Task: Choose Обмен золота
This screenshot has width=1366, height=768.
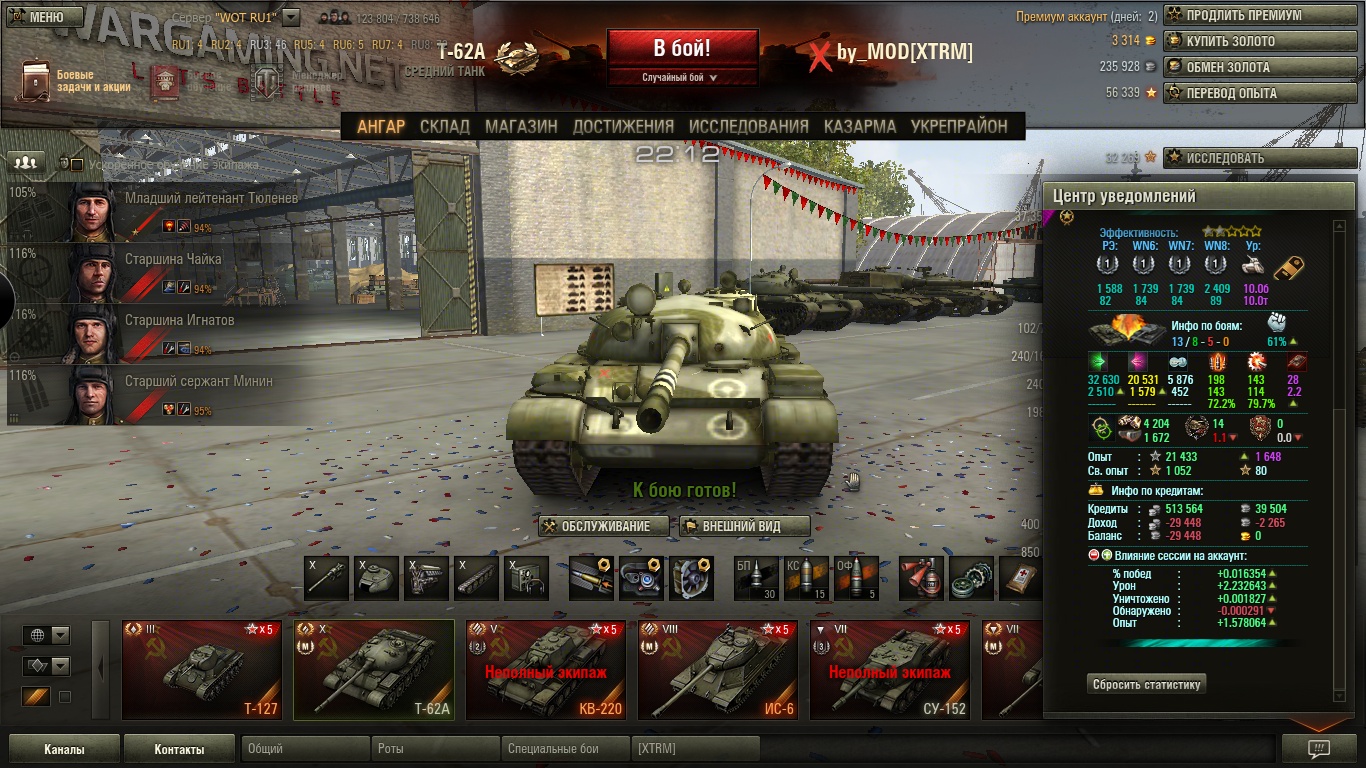Action: click(1260, 68)
